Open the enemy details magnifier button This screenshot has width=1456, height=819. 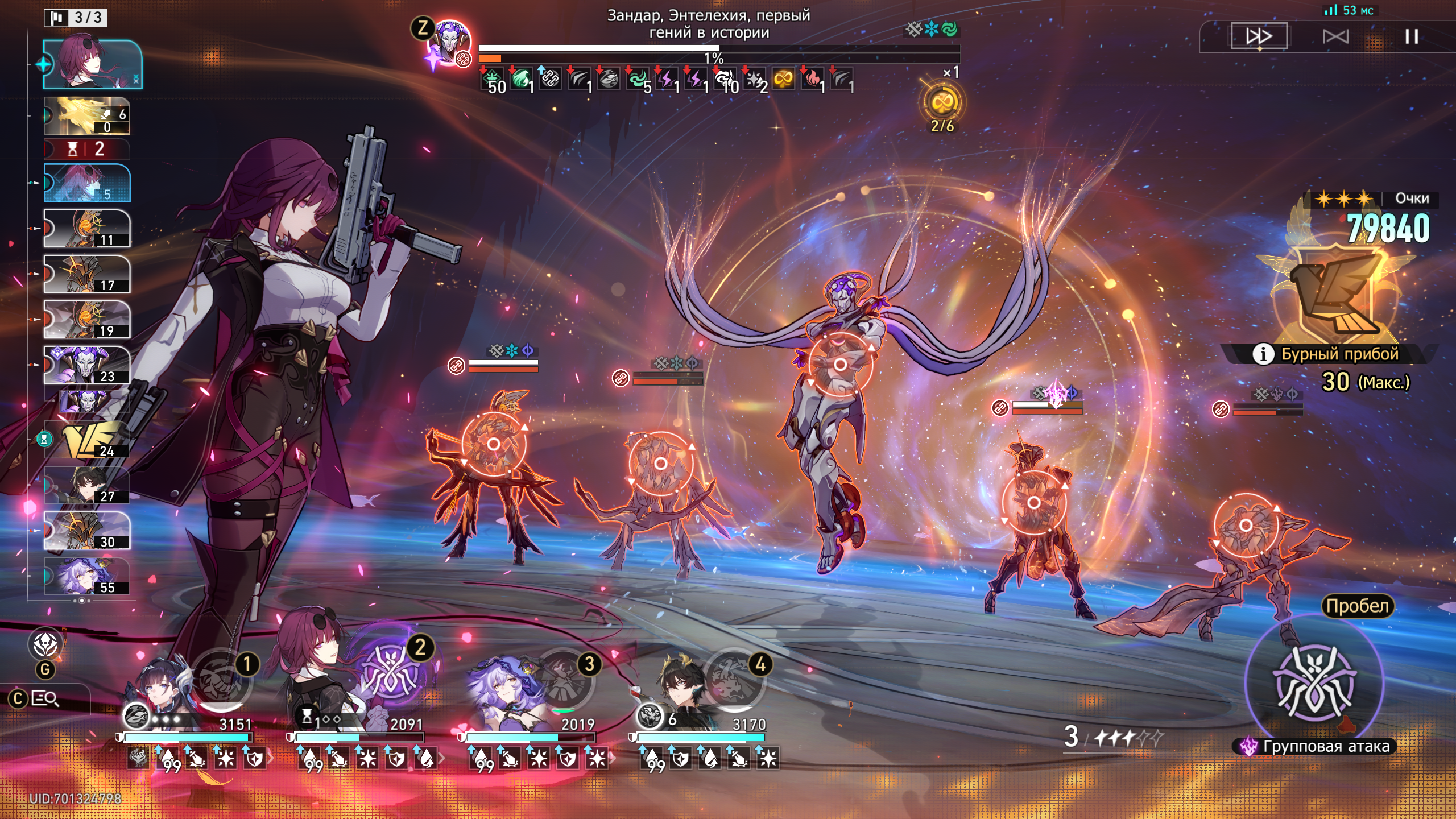tap(44, 698)
